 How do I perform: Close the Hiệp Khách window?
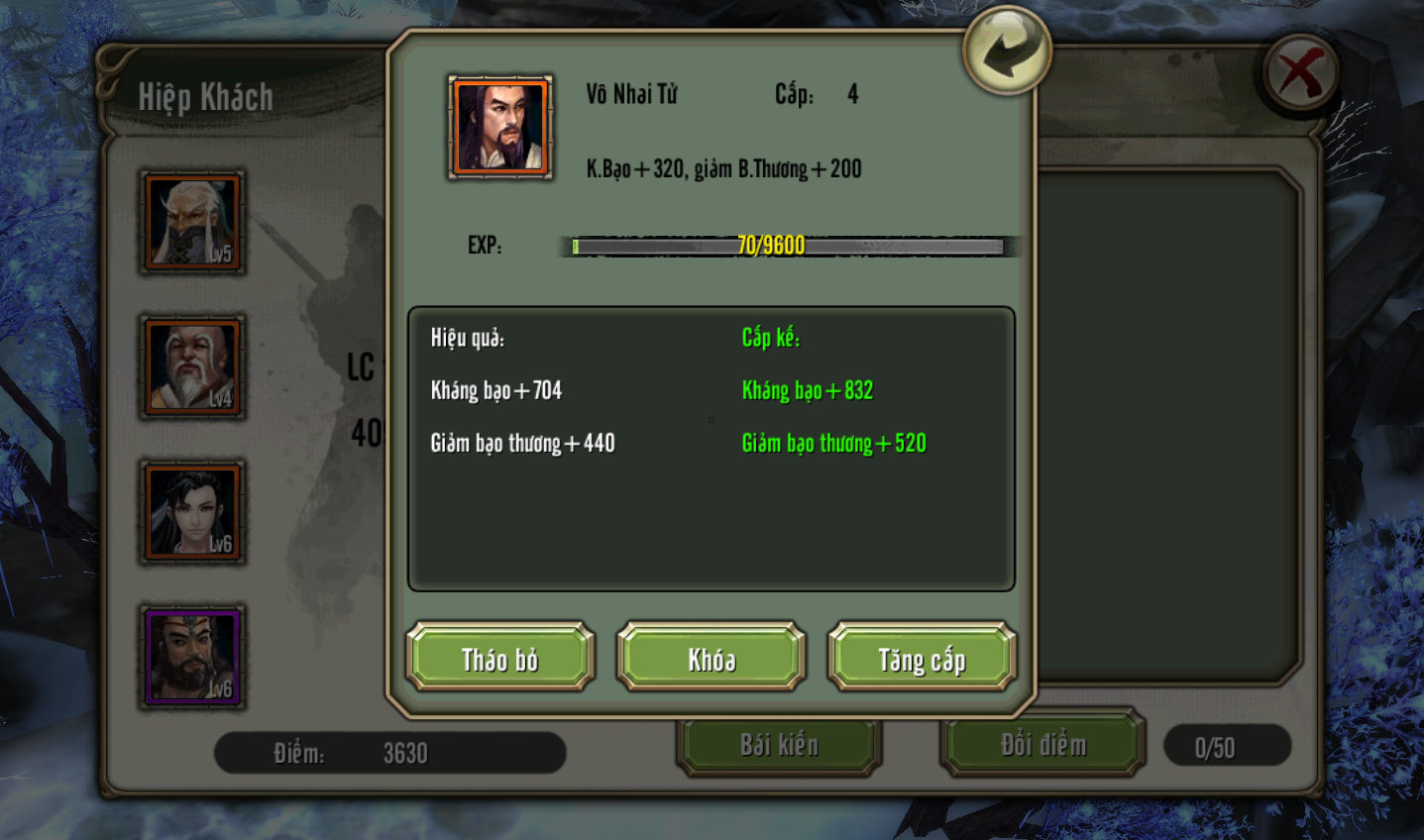pyautogui.click(x=1301, y=75)
